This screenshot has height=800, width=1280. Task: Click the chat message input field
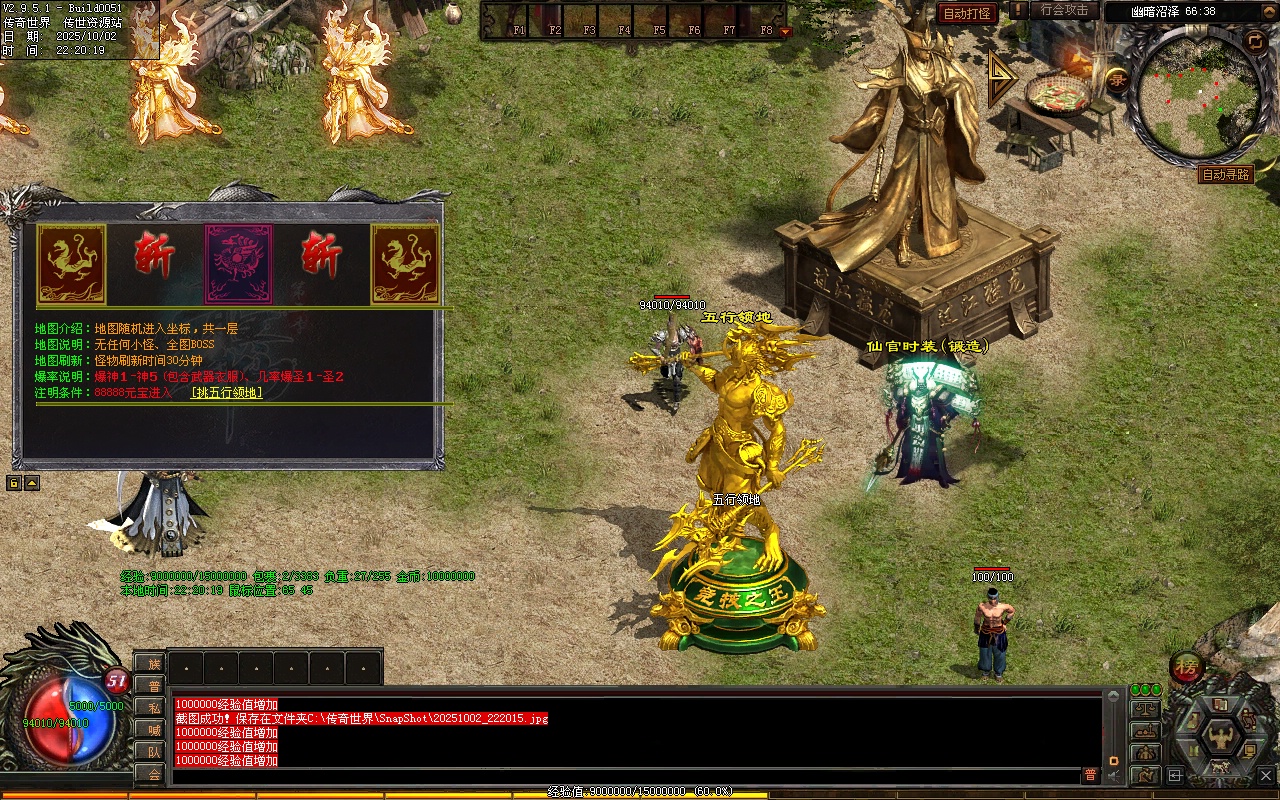[620, 776]
